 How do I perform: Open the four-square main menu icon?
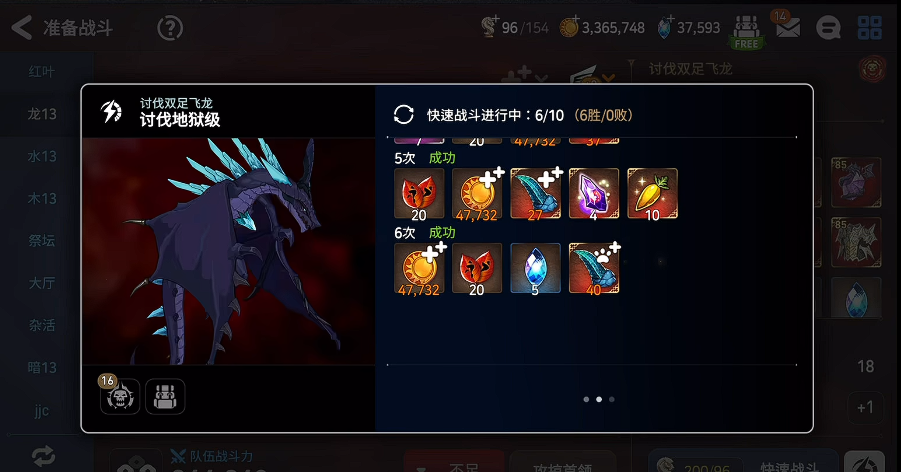pos(870,29)
